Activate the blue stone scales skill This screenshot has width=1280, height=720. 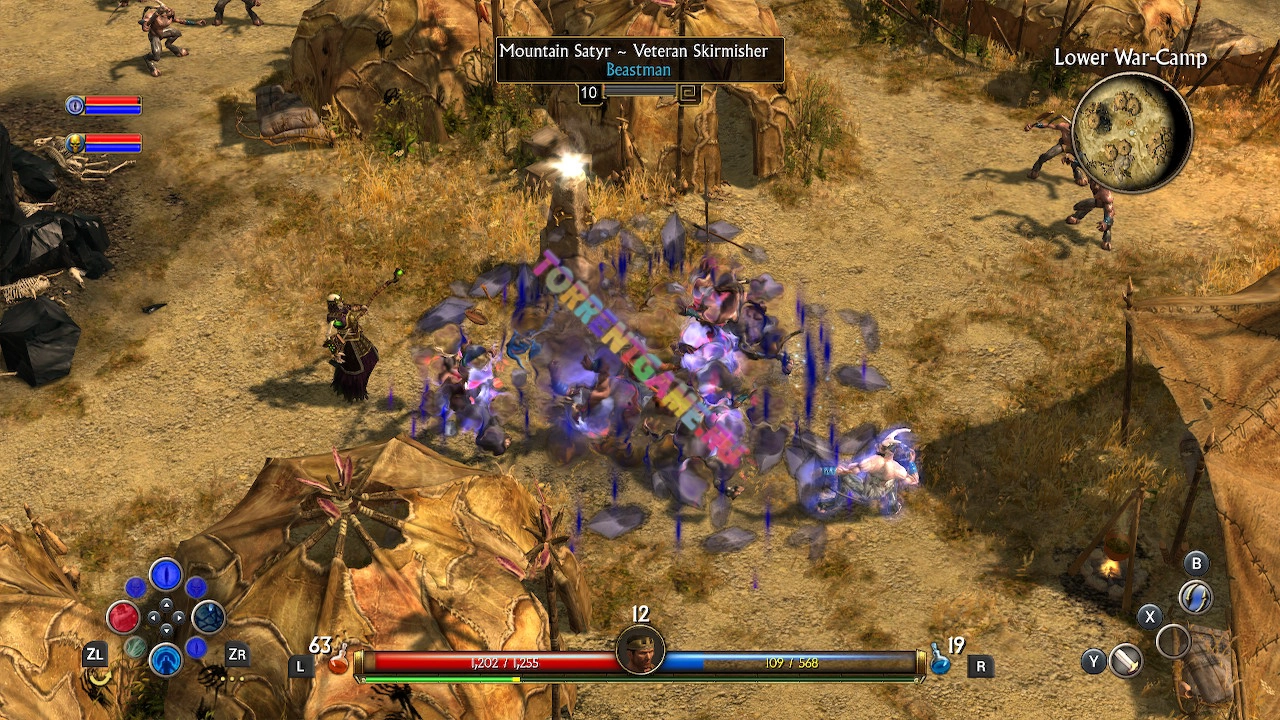click(208, 617)
